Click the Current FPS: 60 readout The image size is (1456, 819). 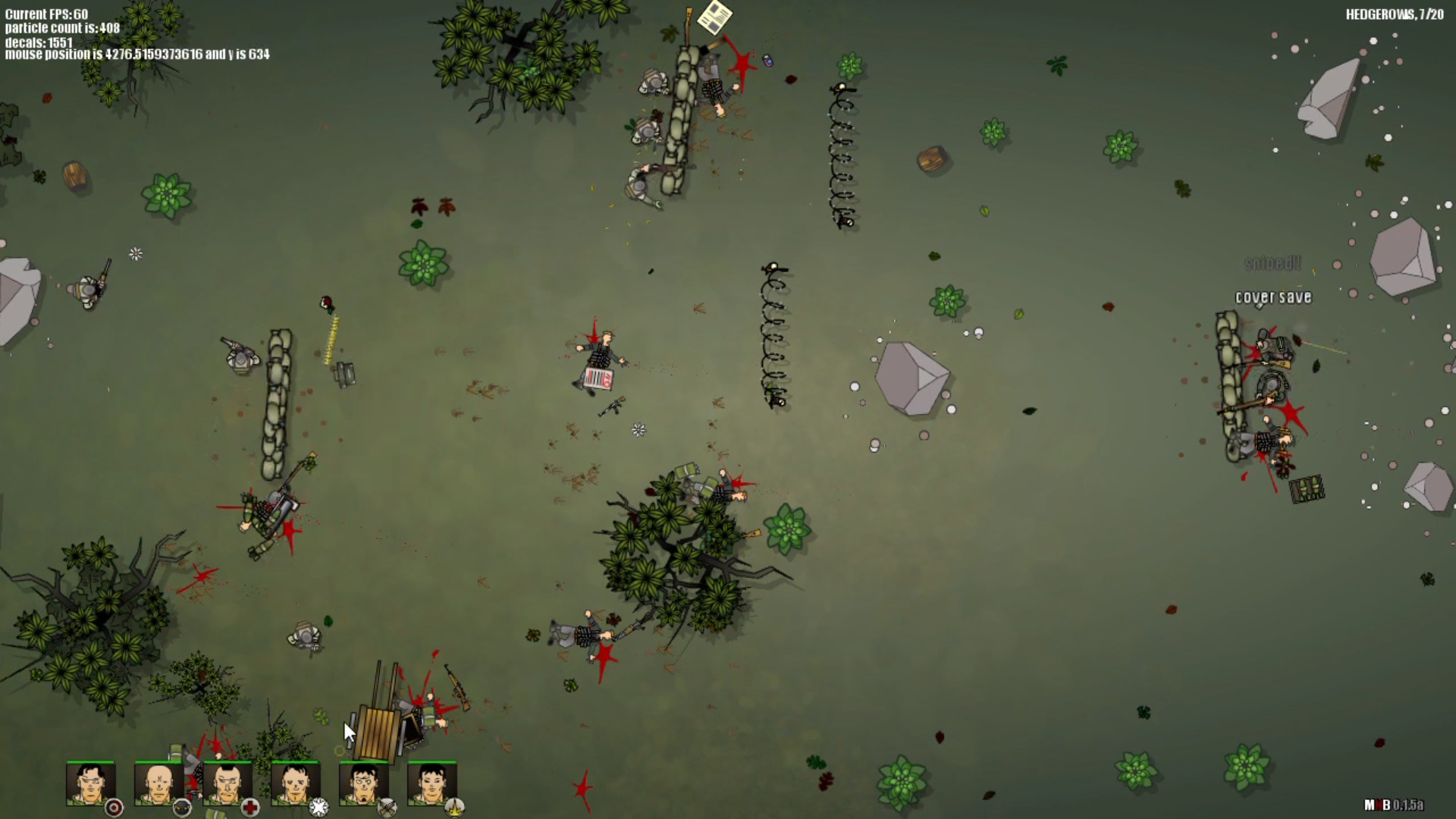[x=45, y=14]
